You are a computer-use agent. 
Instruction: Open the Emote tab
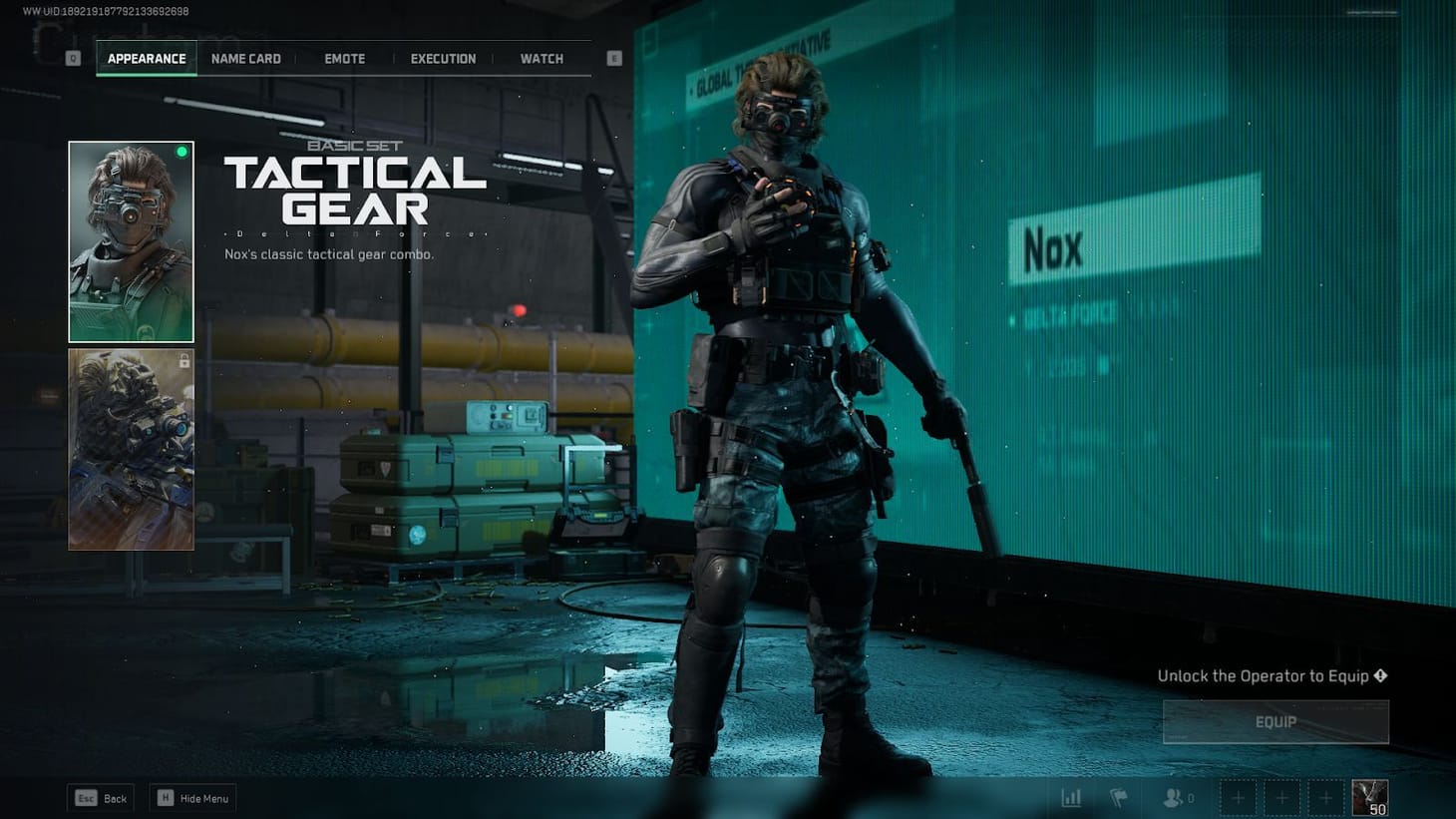[343, 58]
